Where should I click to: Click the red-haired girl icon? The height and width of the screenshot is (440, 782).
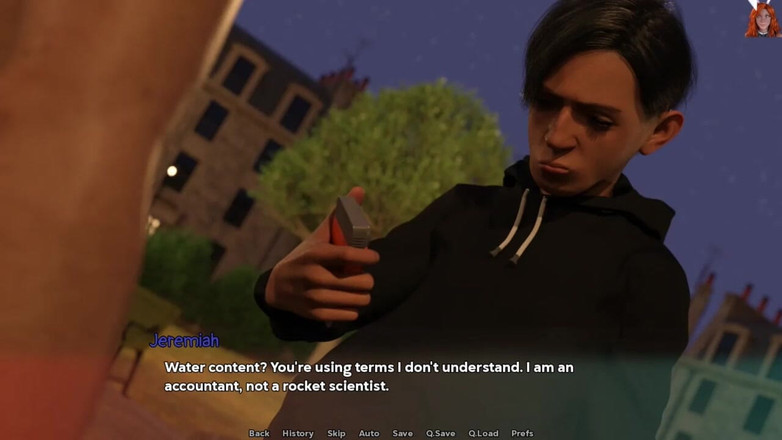click(762, 18)
